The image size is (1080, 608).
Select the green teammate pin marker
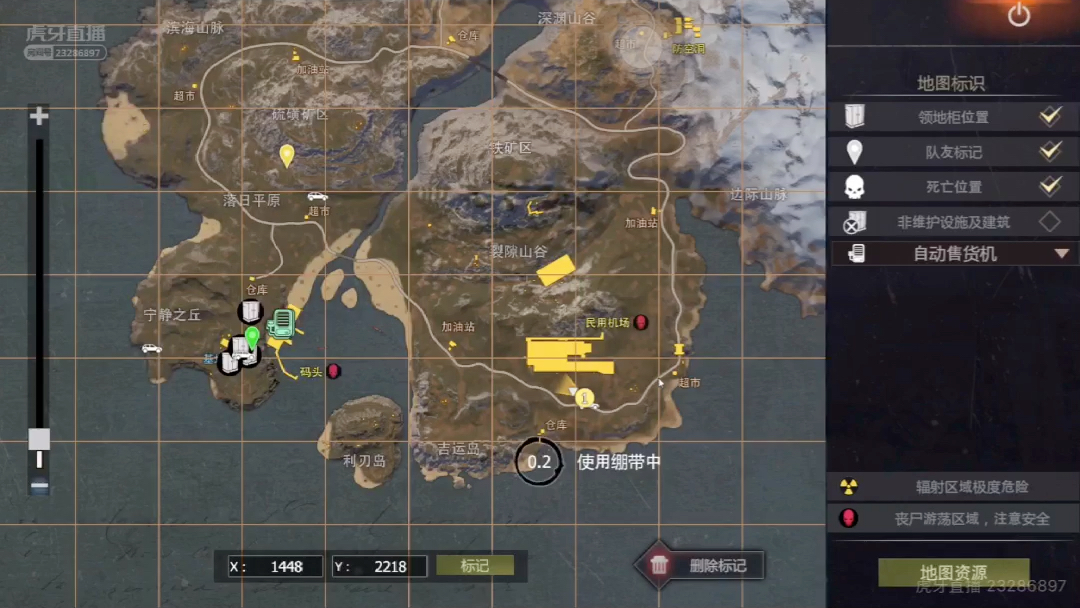coord(252,337)
